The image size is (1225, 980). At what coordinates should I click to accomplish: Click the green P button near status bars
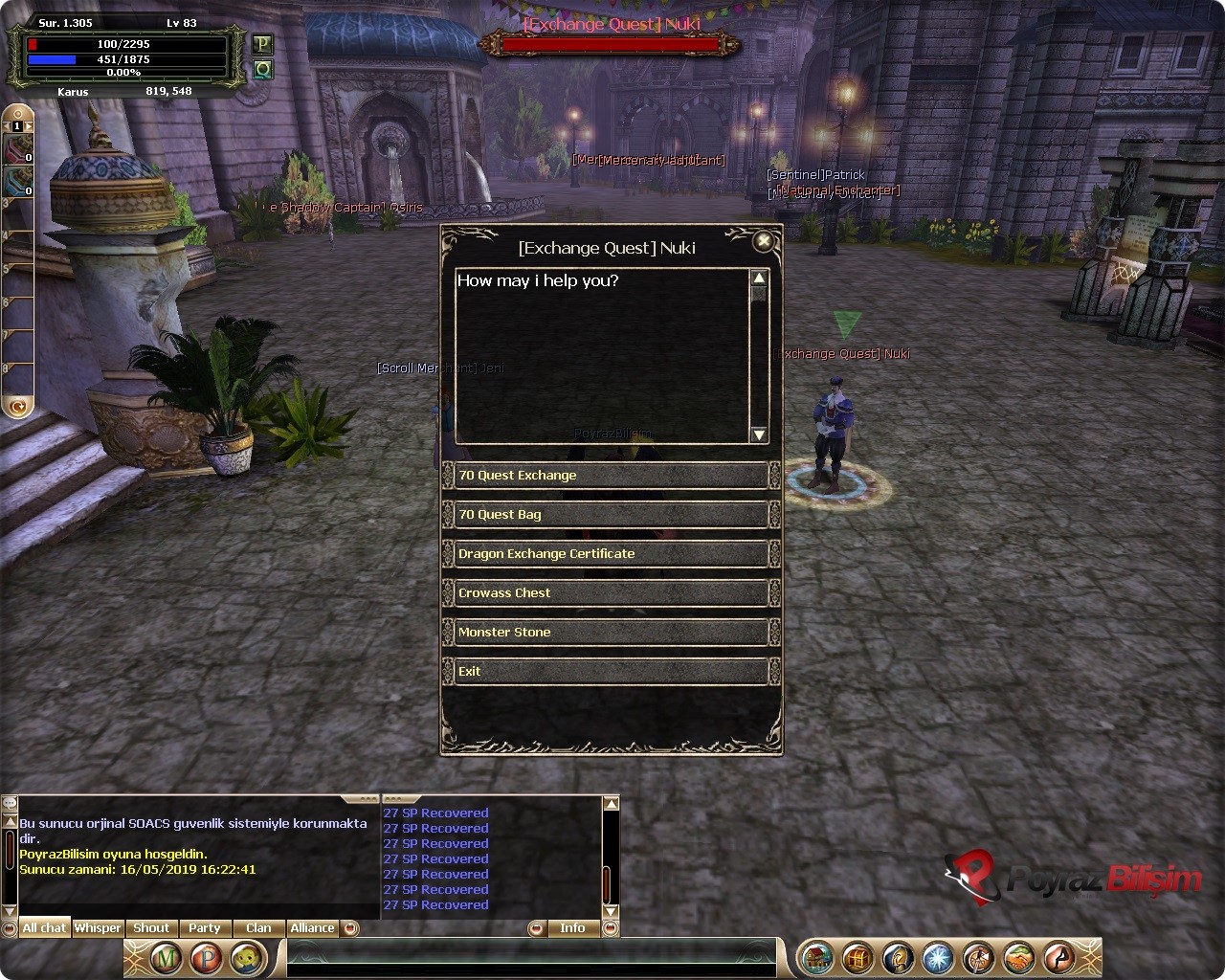pos(262,44)
